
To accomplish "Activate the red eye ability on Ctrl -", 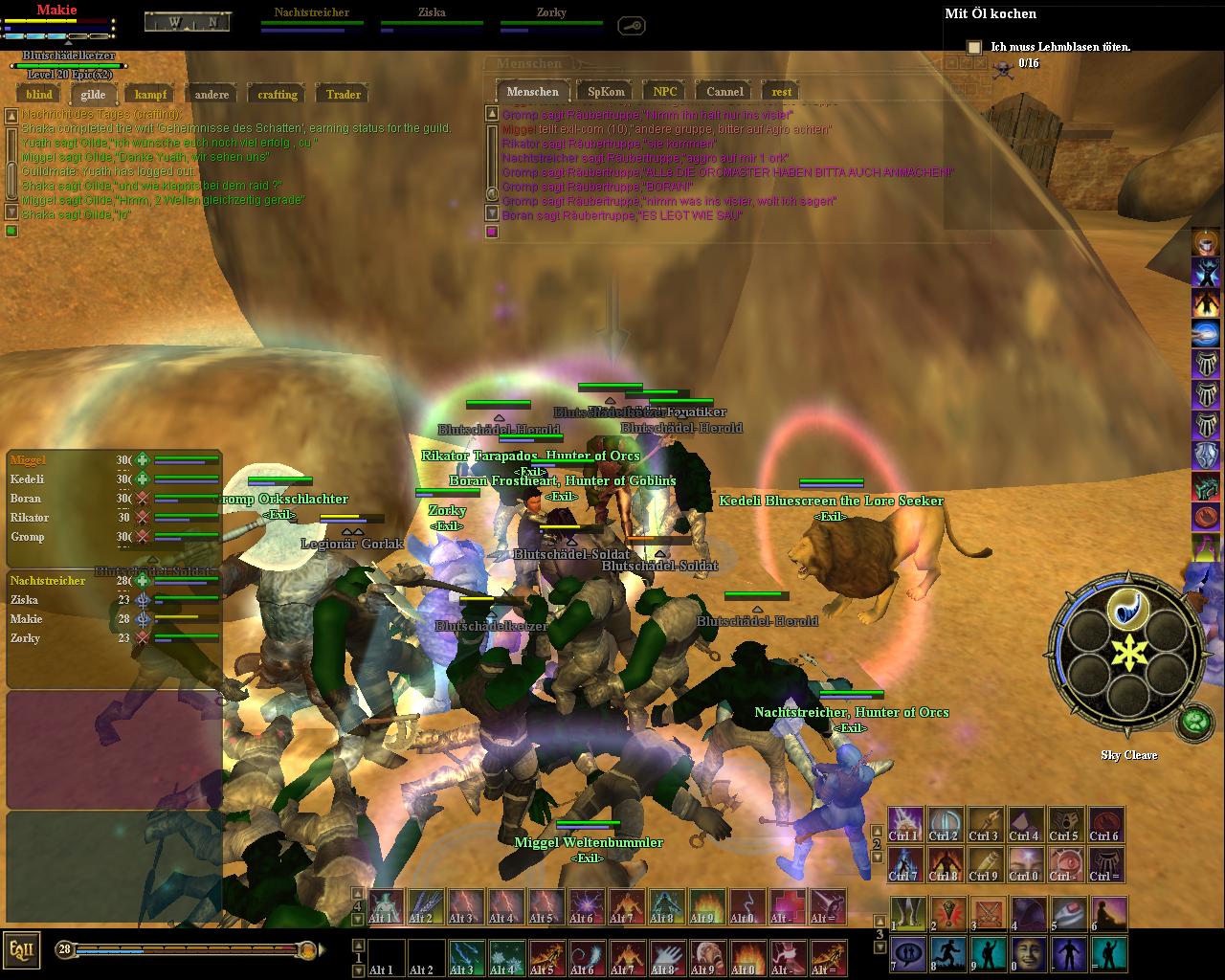I will pyautogui.click(x=1066, y=864).
